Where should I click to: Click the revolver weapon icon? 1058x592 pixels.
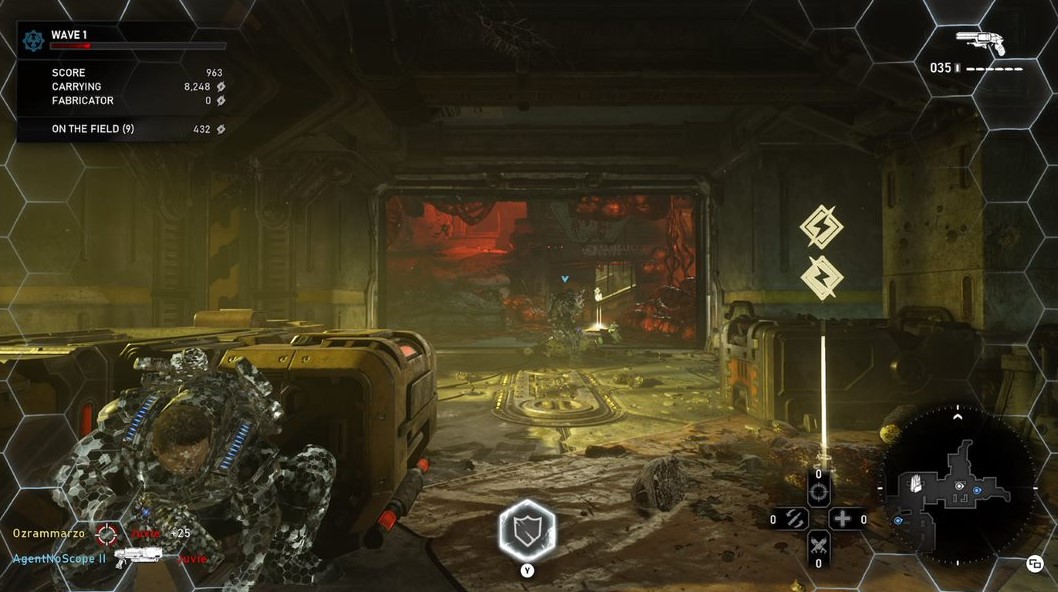tap(979, 42)
